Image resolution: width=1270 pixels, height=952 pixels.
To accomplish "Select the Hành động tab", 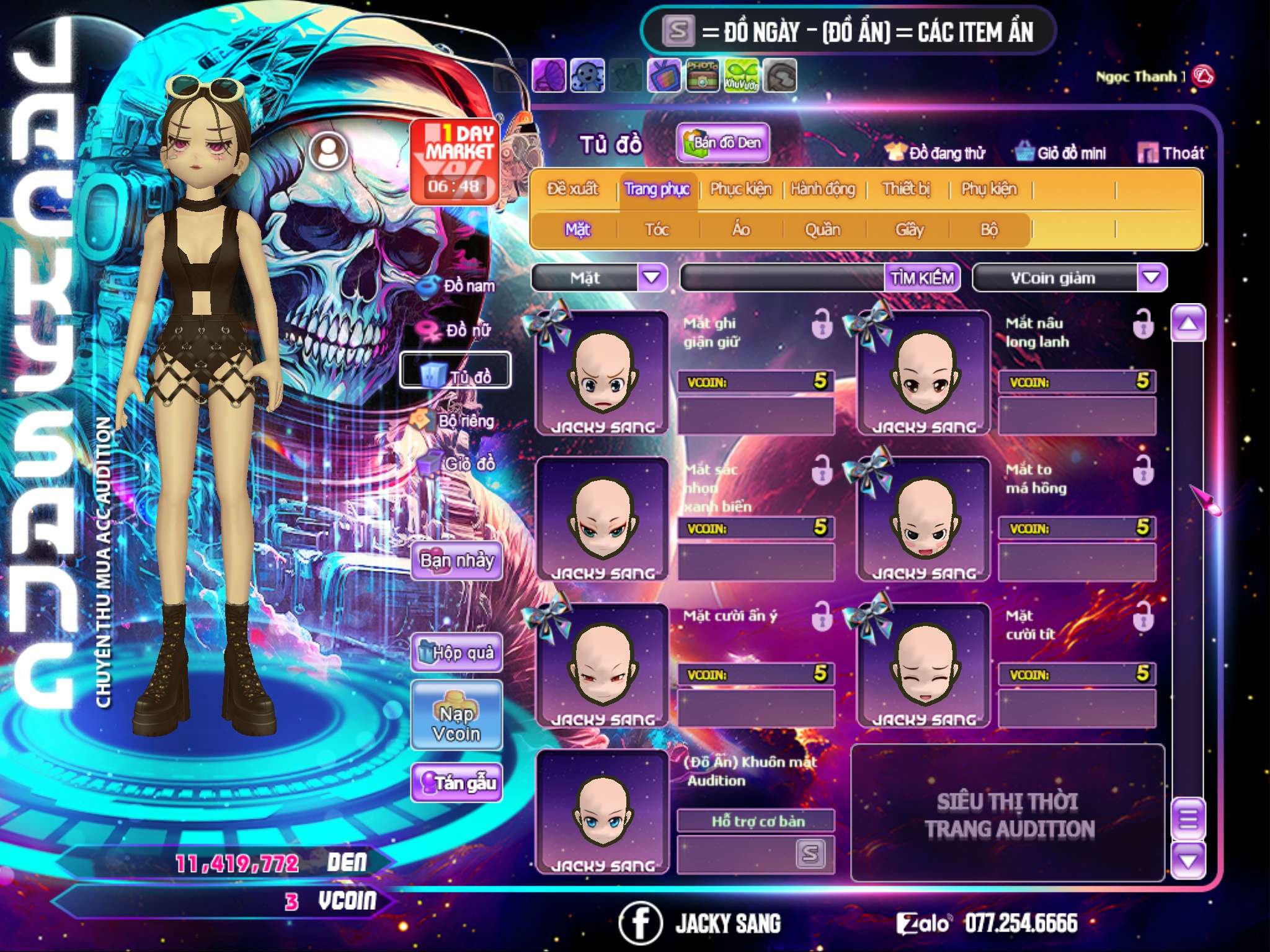I will pyautogui.click(x=823, y=189).
